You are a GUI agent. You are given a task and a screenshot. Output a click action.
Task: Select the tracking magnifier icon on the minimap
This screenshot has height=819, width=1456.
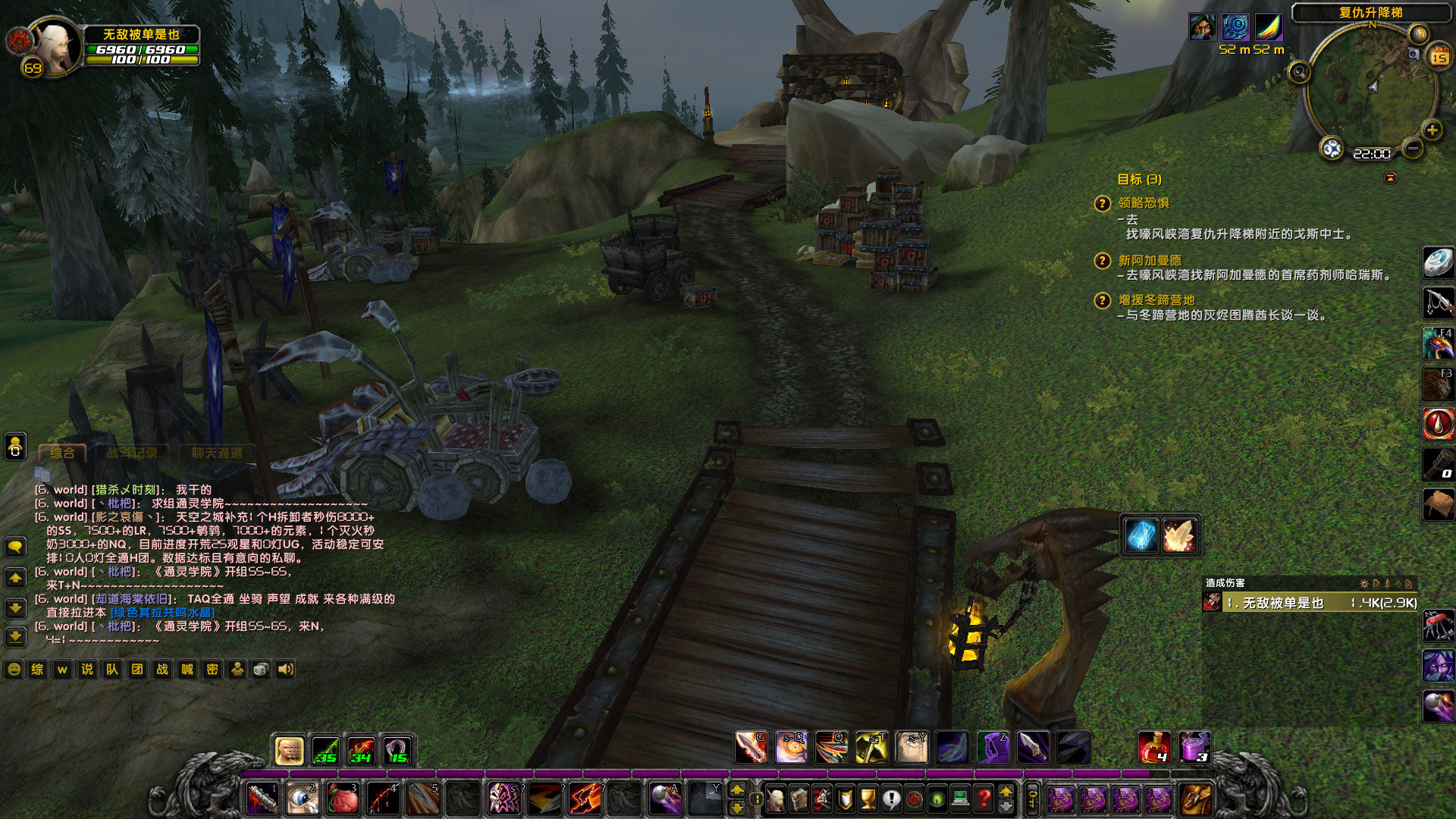point(1299,72)
